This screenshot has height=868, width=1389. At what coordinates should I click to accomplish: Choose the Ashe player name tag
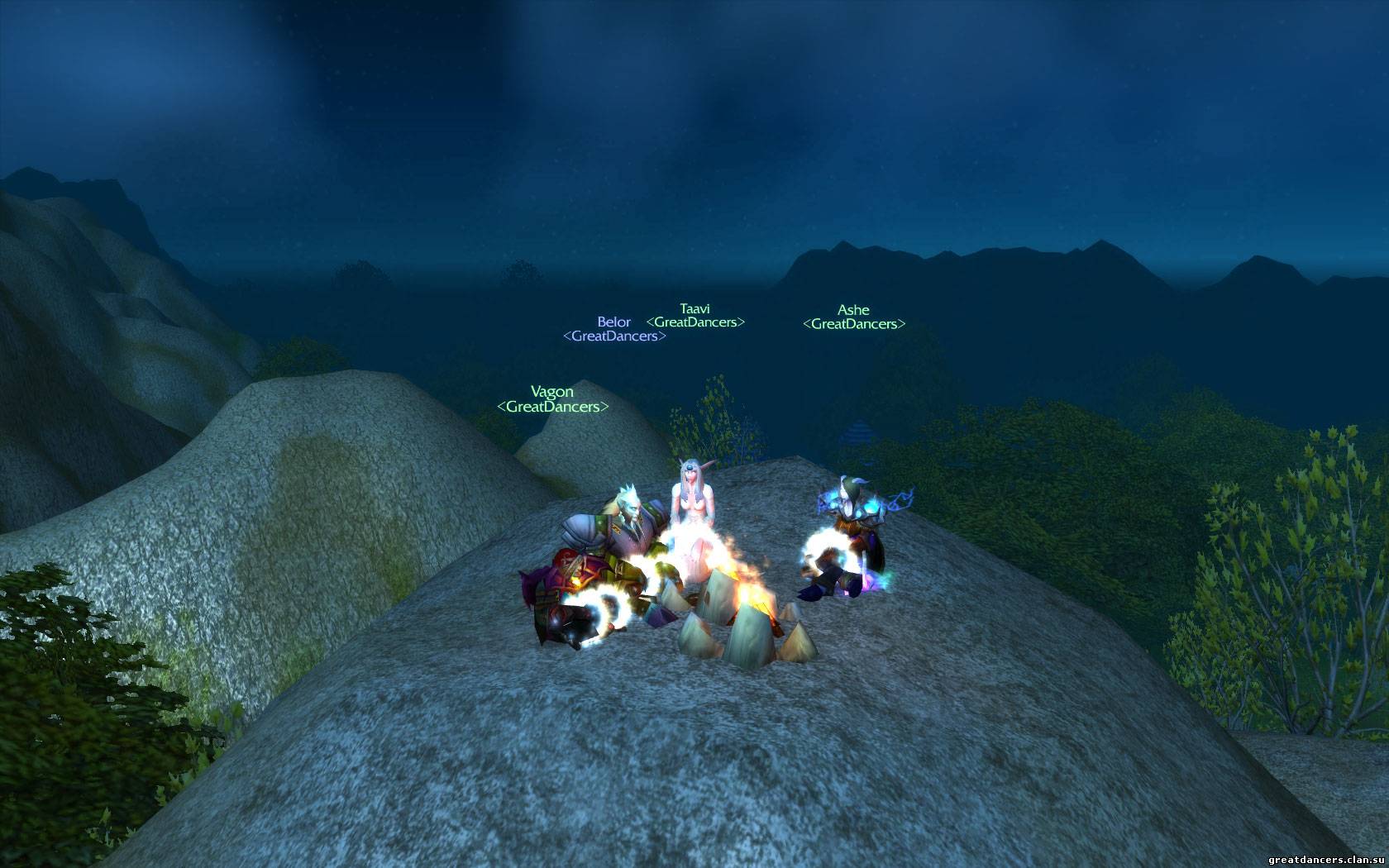point(853,310)
